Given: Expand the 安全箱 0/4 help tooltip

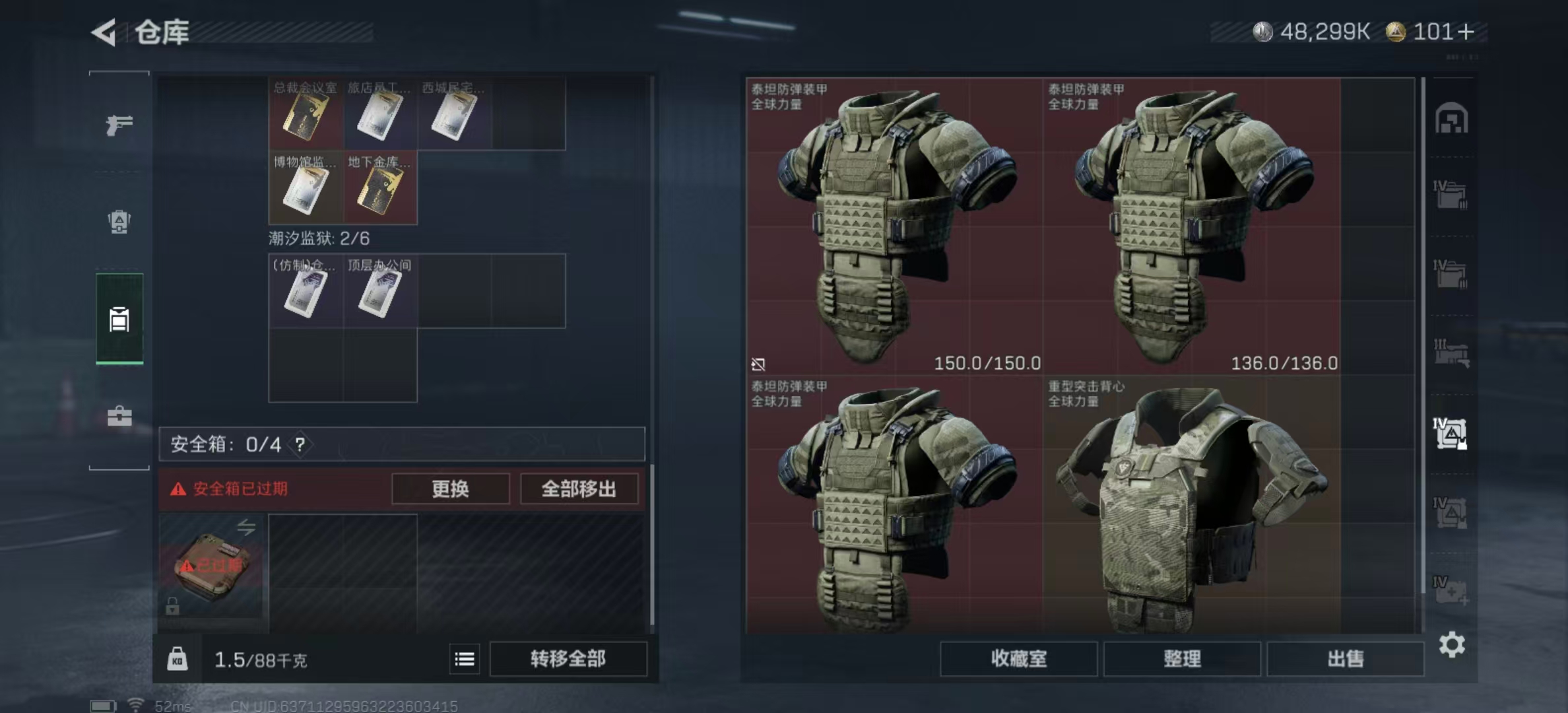Looking at the screenshot, I should tap(300, 444).
